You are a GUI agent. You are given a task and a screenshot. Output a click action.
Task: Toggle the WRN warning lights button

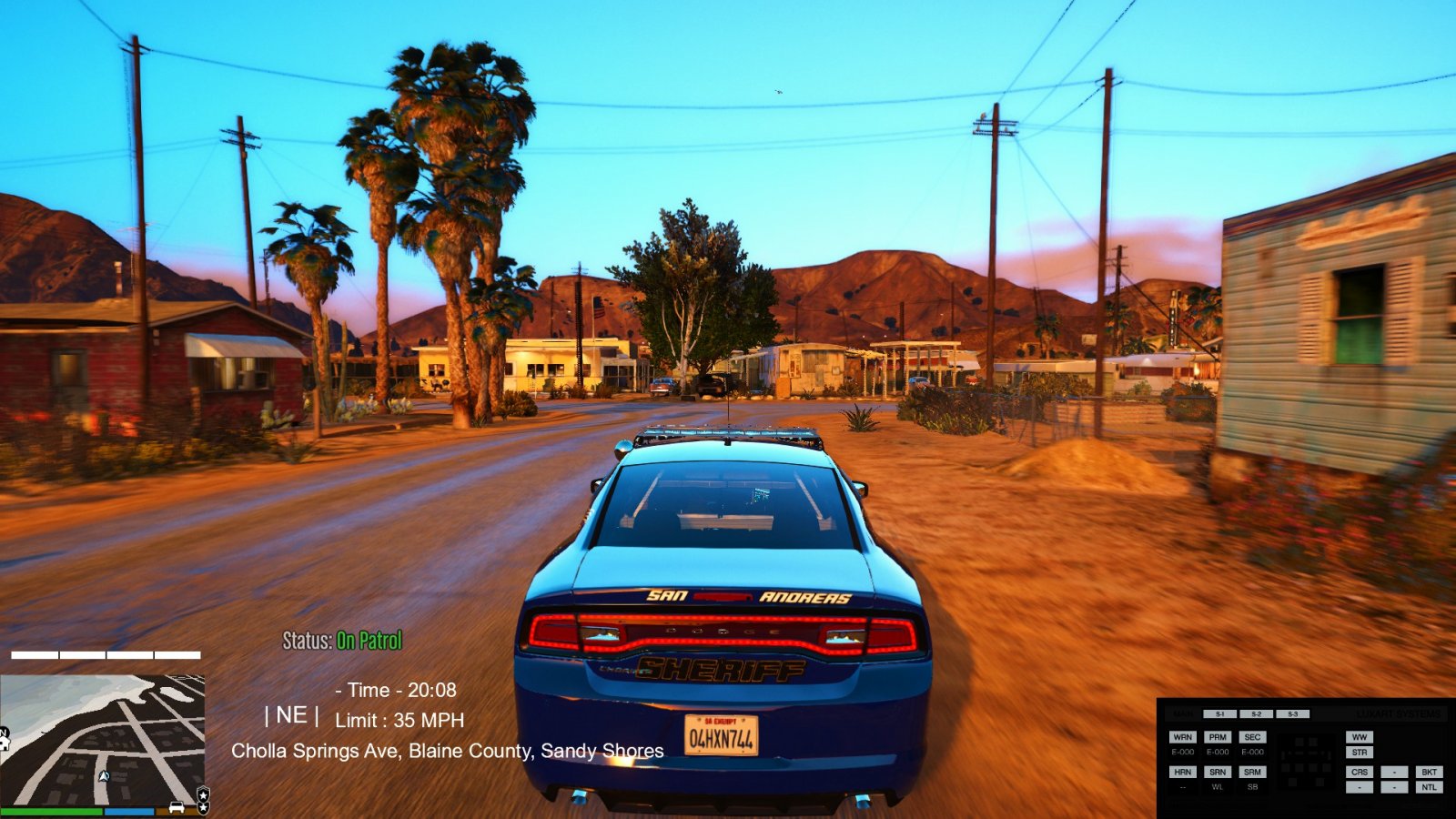pyautogui.click(x=1182, y=737)
